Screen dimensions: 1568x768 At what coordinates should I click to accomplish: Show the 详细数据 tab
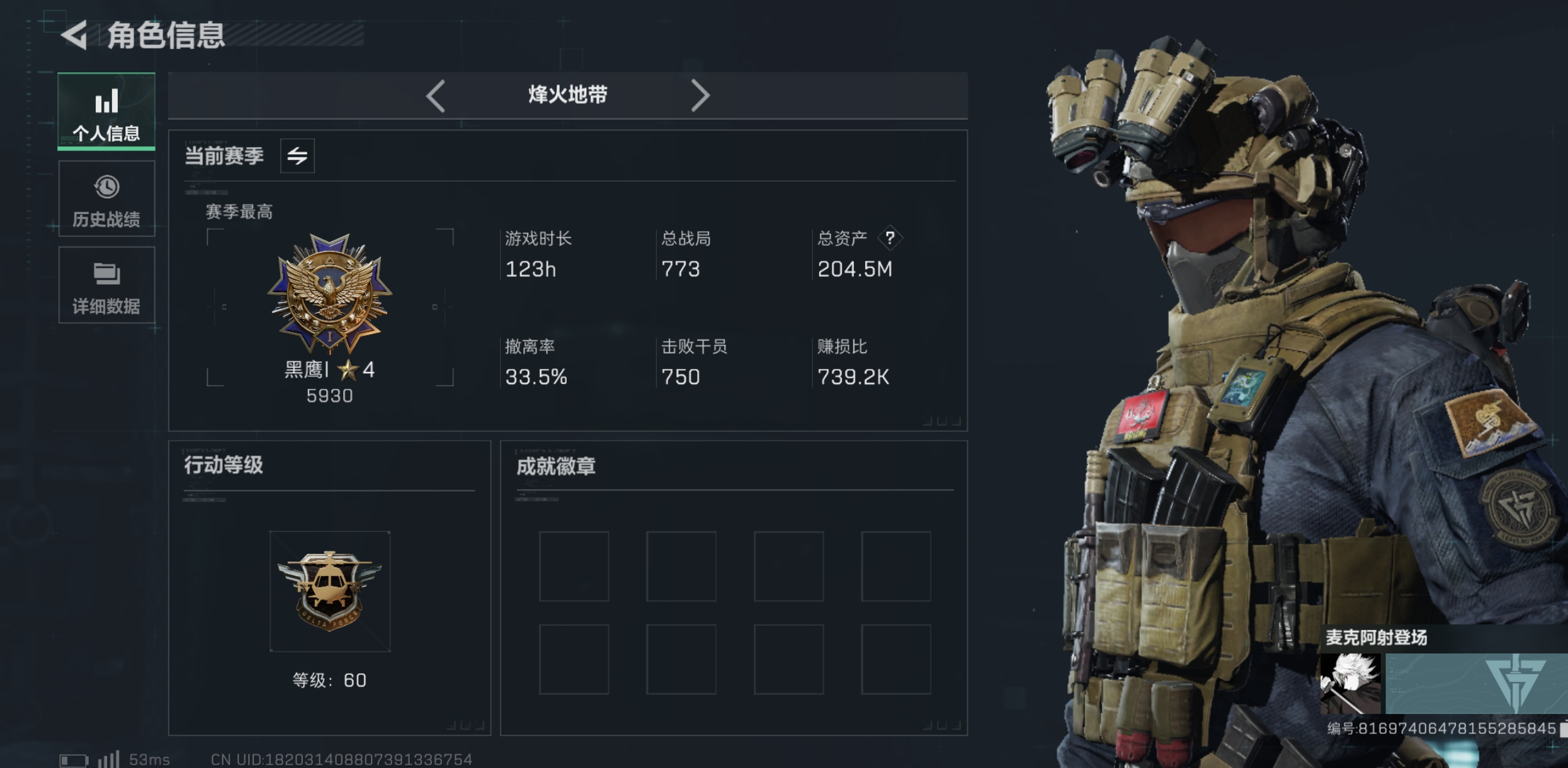pyautogui.click(x=106, y=285)
